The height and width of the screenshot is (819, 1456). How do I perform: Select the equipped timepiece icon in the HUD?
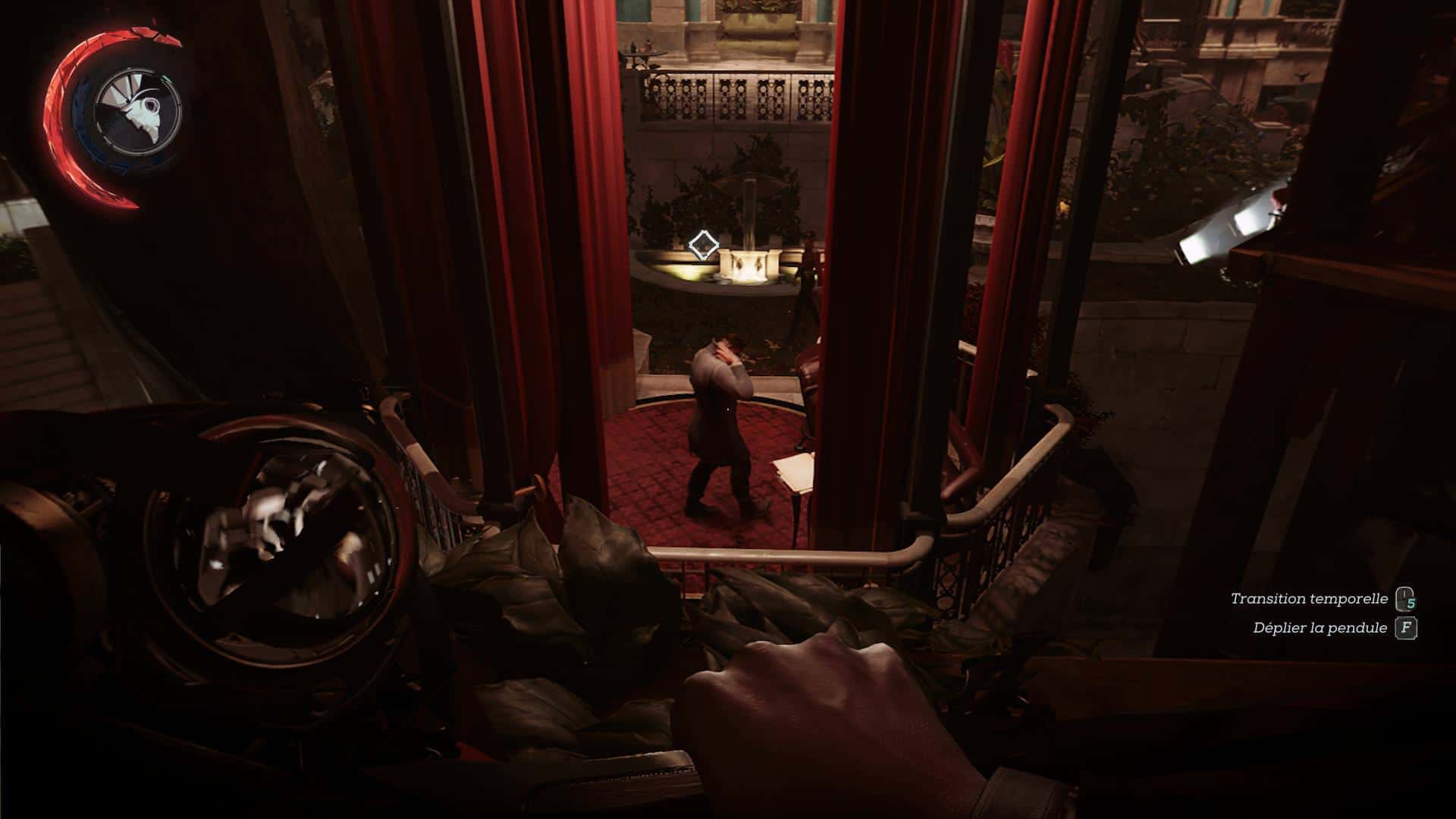[137, 108]
